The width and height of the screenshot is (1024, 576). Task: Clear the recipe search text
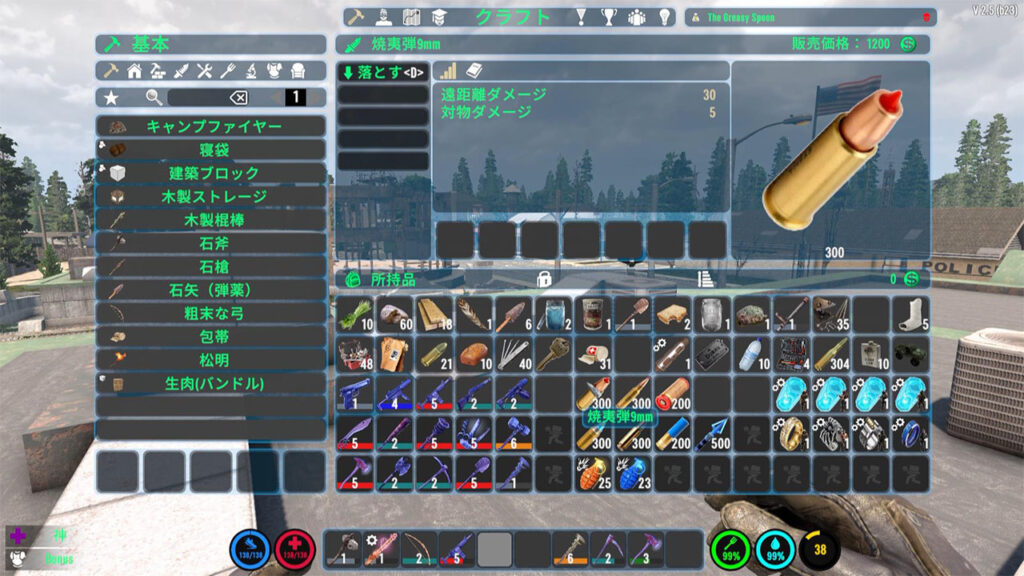pos(238,97)
